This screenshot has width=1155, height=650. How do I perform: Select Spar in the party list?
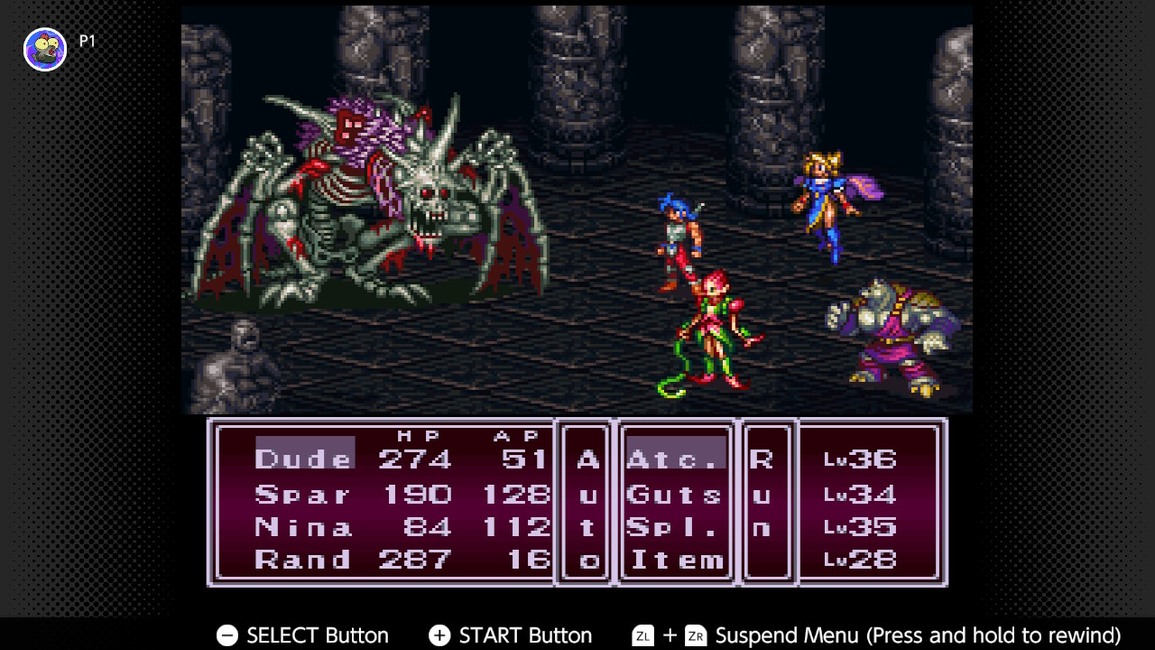pos(303,494)
